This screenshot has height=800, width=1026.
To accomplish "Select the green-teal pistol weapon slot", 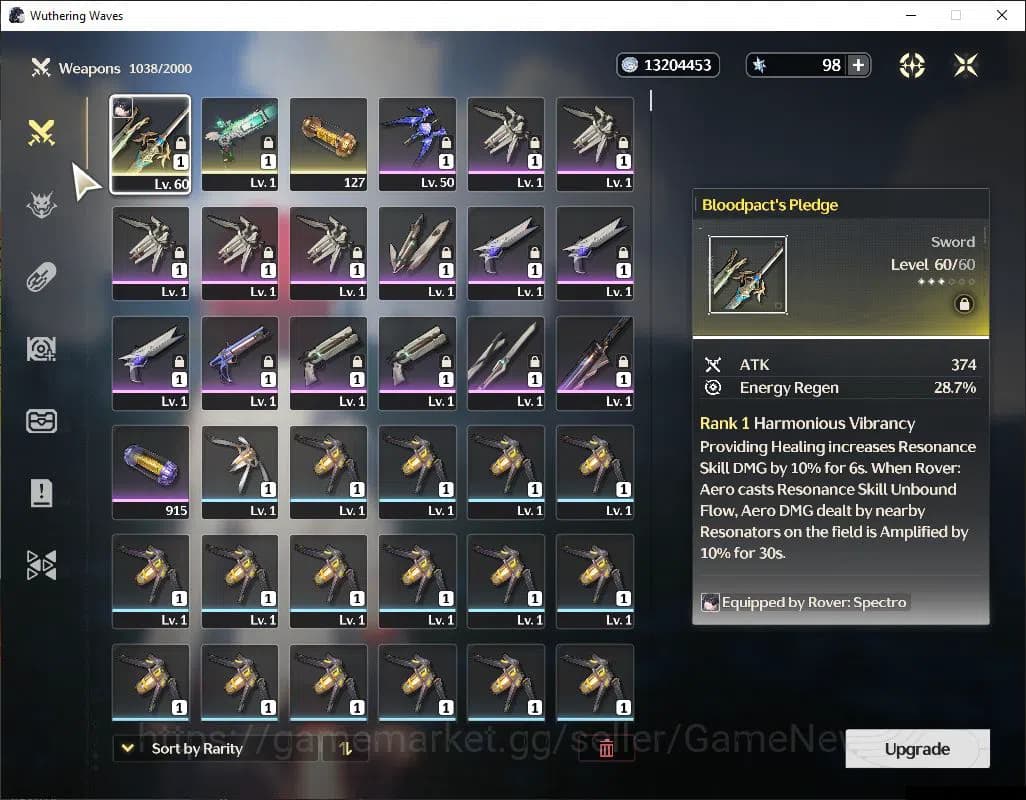I will pyautogui.click(x=239, y=144).
